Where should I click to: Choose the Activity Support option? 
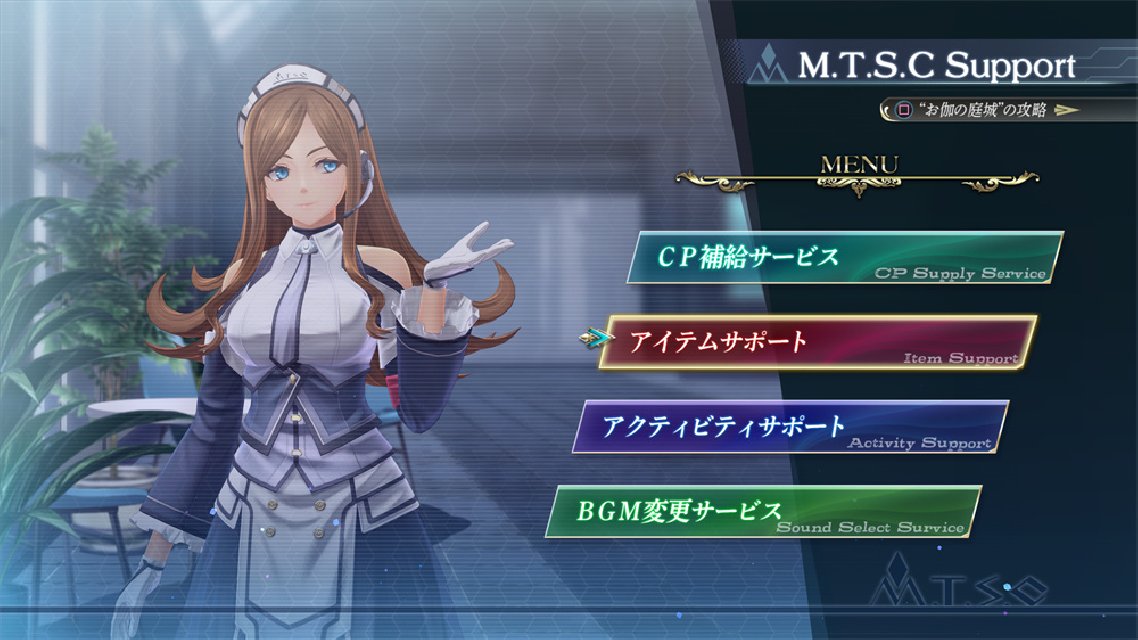coord(790,427)
